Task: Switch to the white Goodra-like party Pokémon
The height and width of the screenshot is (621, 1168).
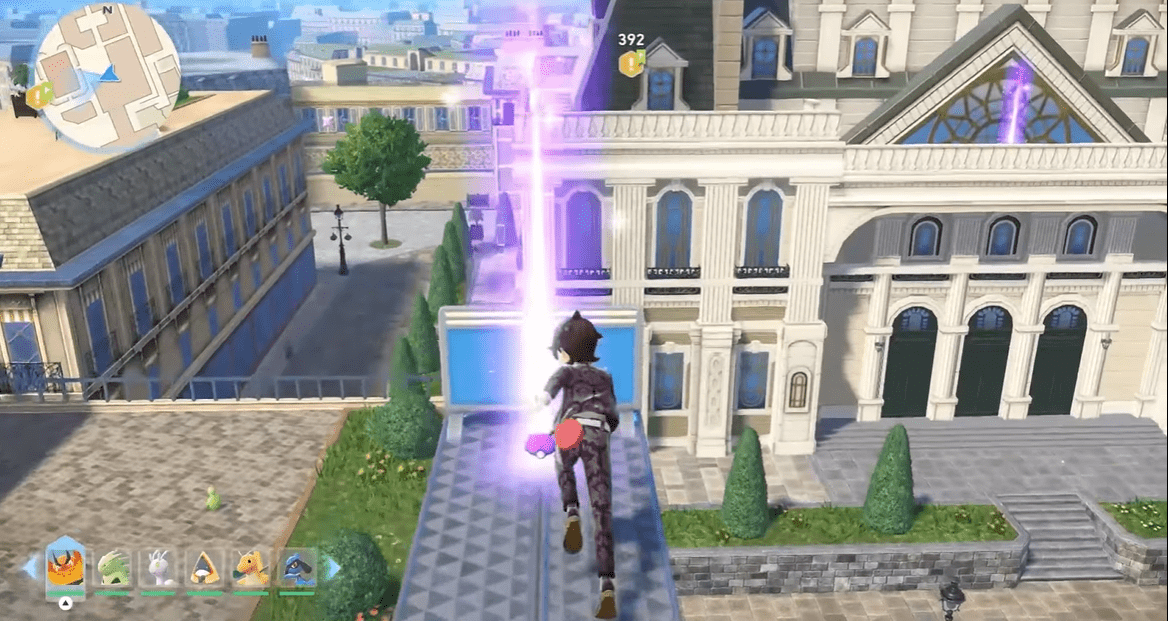Action: [x=159, y=569]
